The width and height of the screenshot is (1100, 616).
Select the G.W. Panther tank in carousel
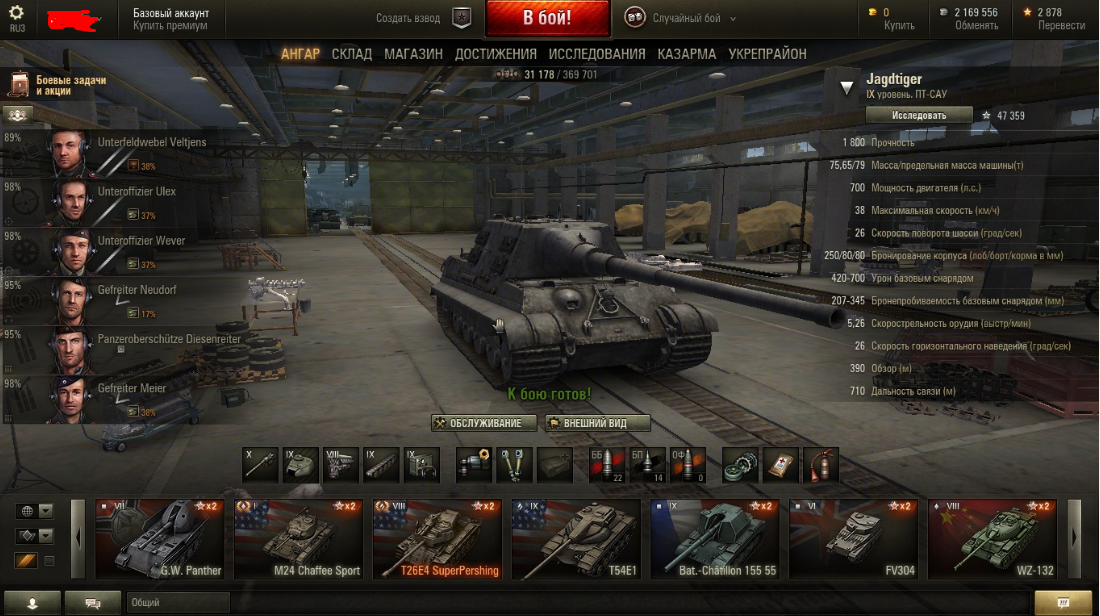[x=162, y=540]
